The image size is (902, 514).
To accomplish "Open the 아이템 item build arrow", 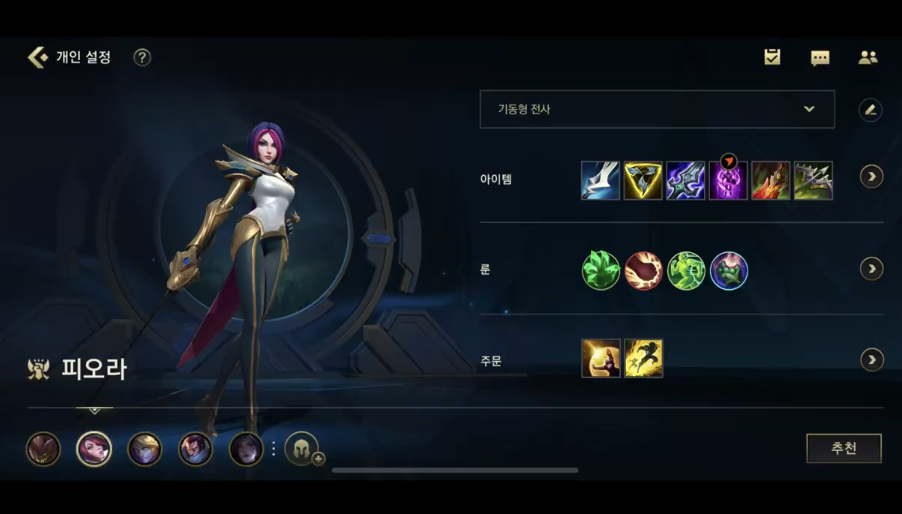I will point(871,177).
